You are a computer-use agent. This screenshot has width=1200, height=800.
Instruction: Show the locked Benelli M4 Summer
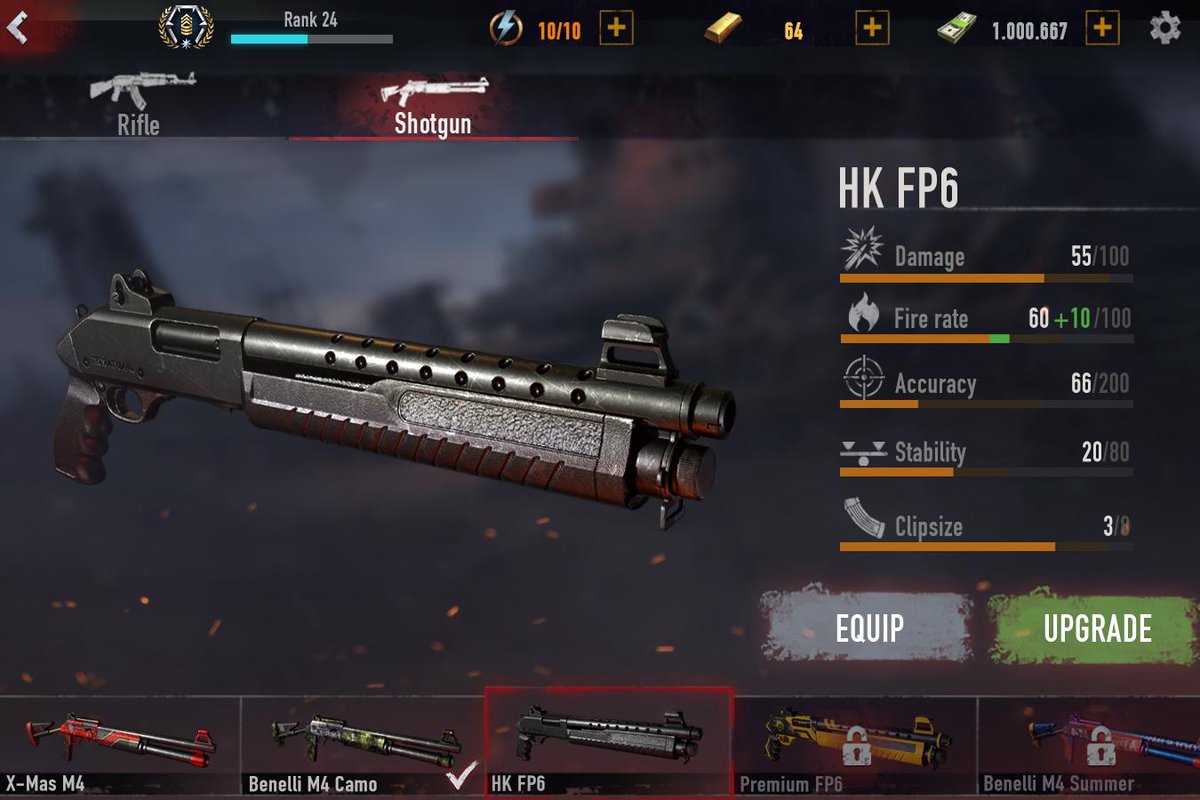1090,745
